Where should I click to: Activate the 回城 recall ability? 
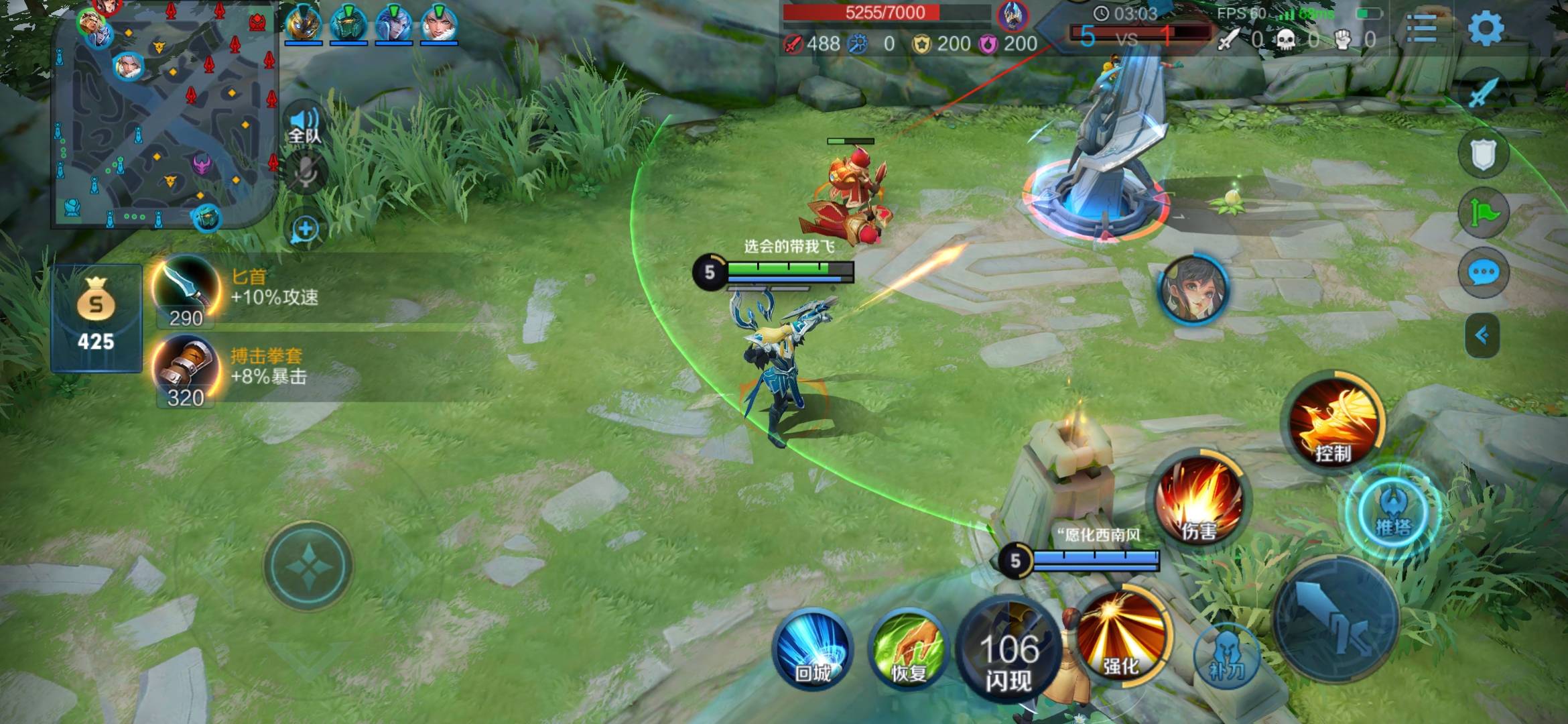click(812, 650)
